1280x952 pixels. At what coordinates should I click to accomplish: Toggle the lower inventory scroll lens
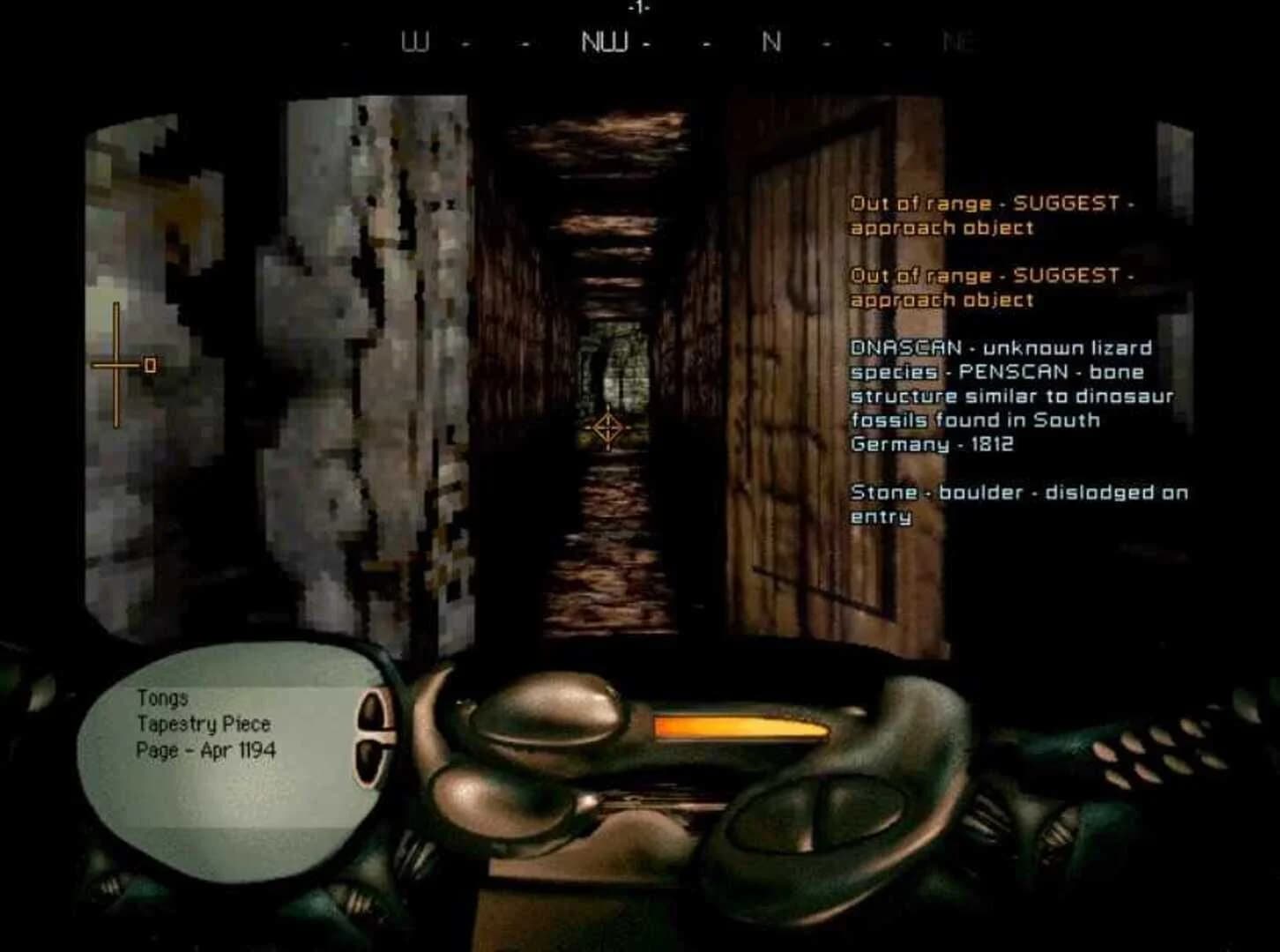tap(370, 759)
